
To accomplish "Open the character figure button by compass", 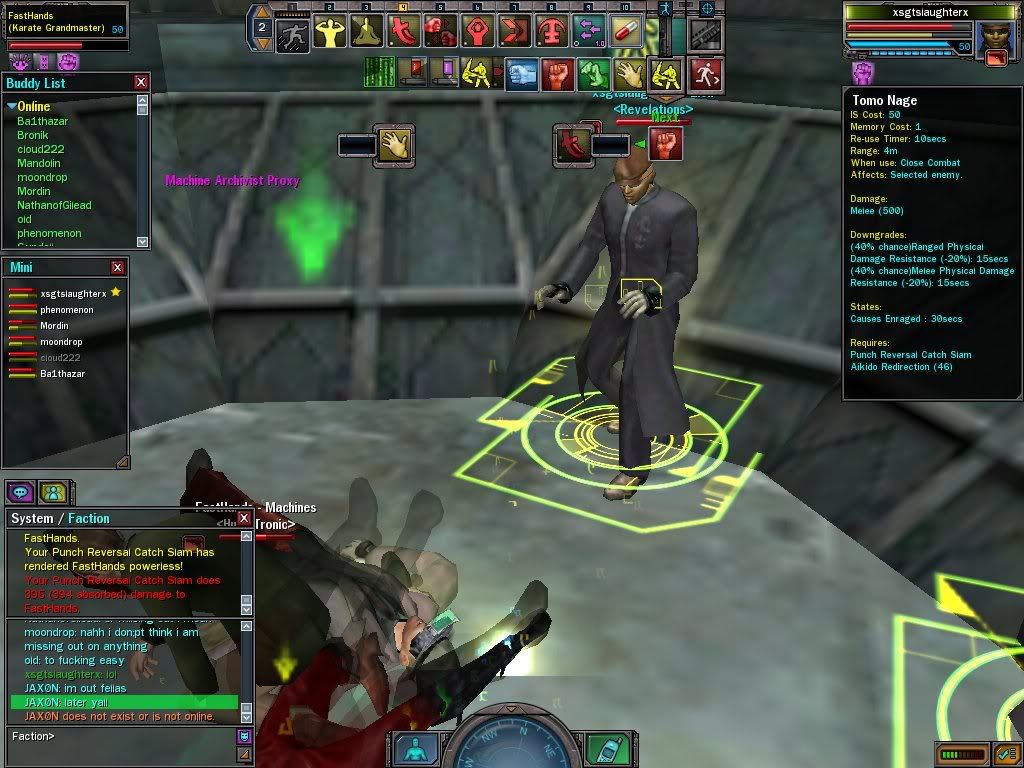I will click(414, 748).
